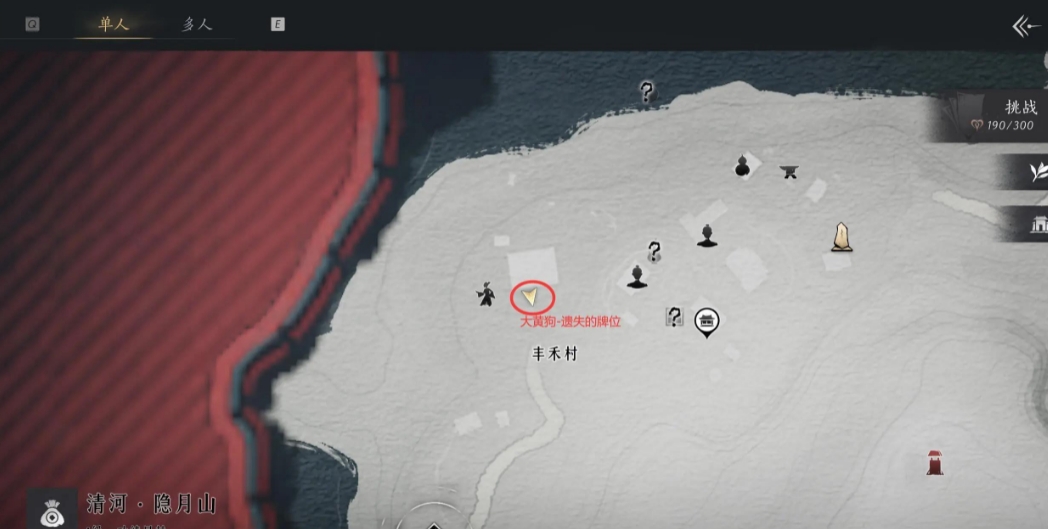
Task: Select the question mark marker over the water
Action: [647, 93]
